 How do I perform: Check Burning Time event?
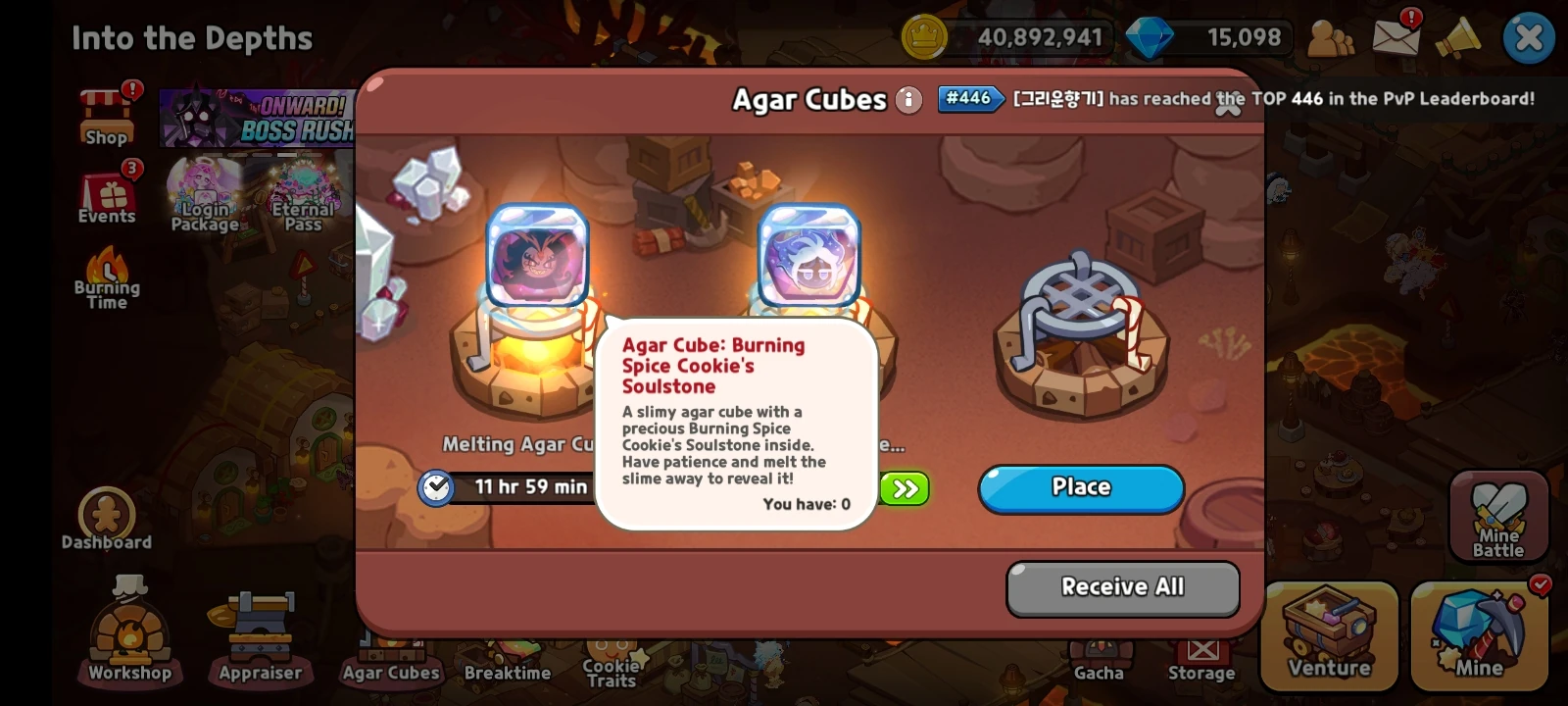(106, 283)
